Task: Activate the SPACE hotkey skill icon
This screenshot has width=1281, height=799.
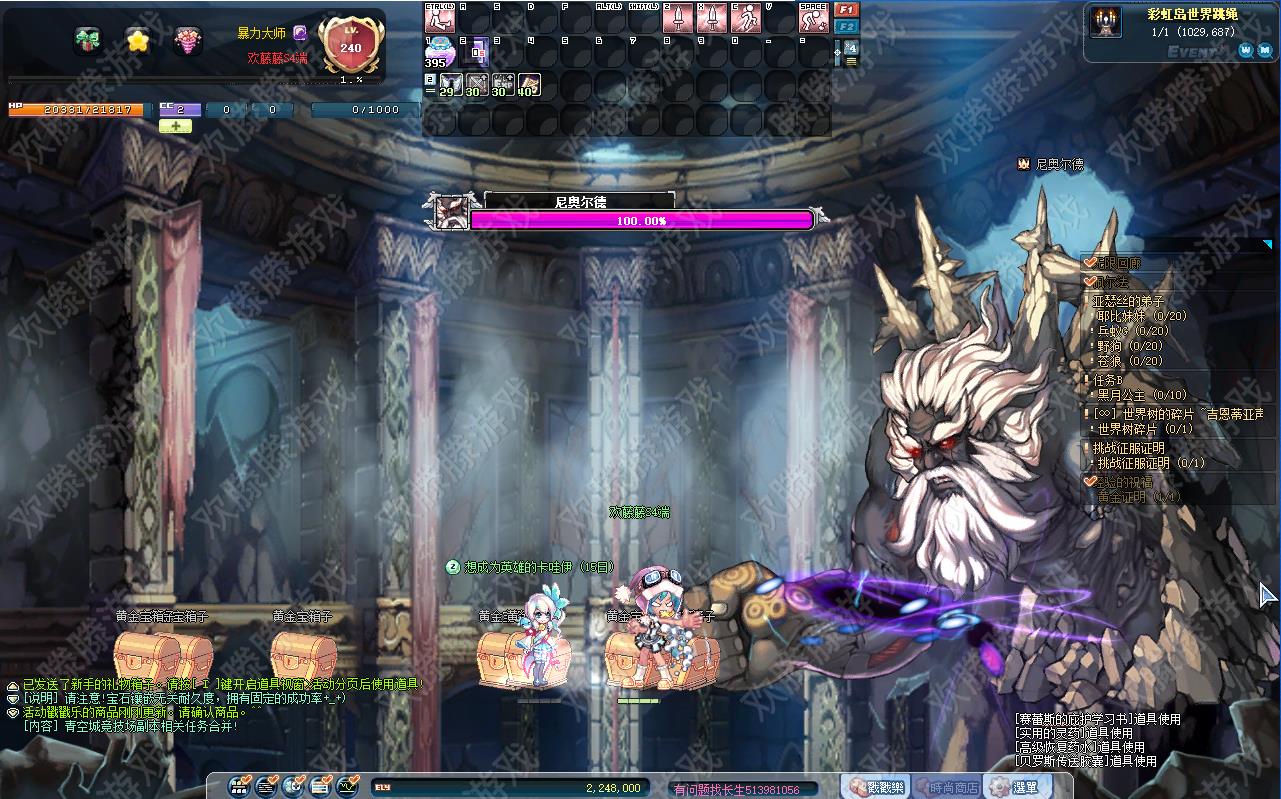Action: 813,18
